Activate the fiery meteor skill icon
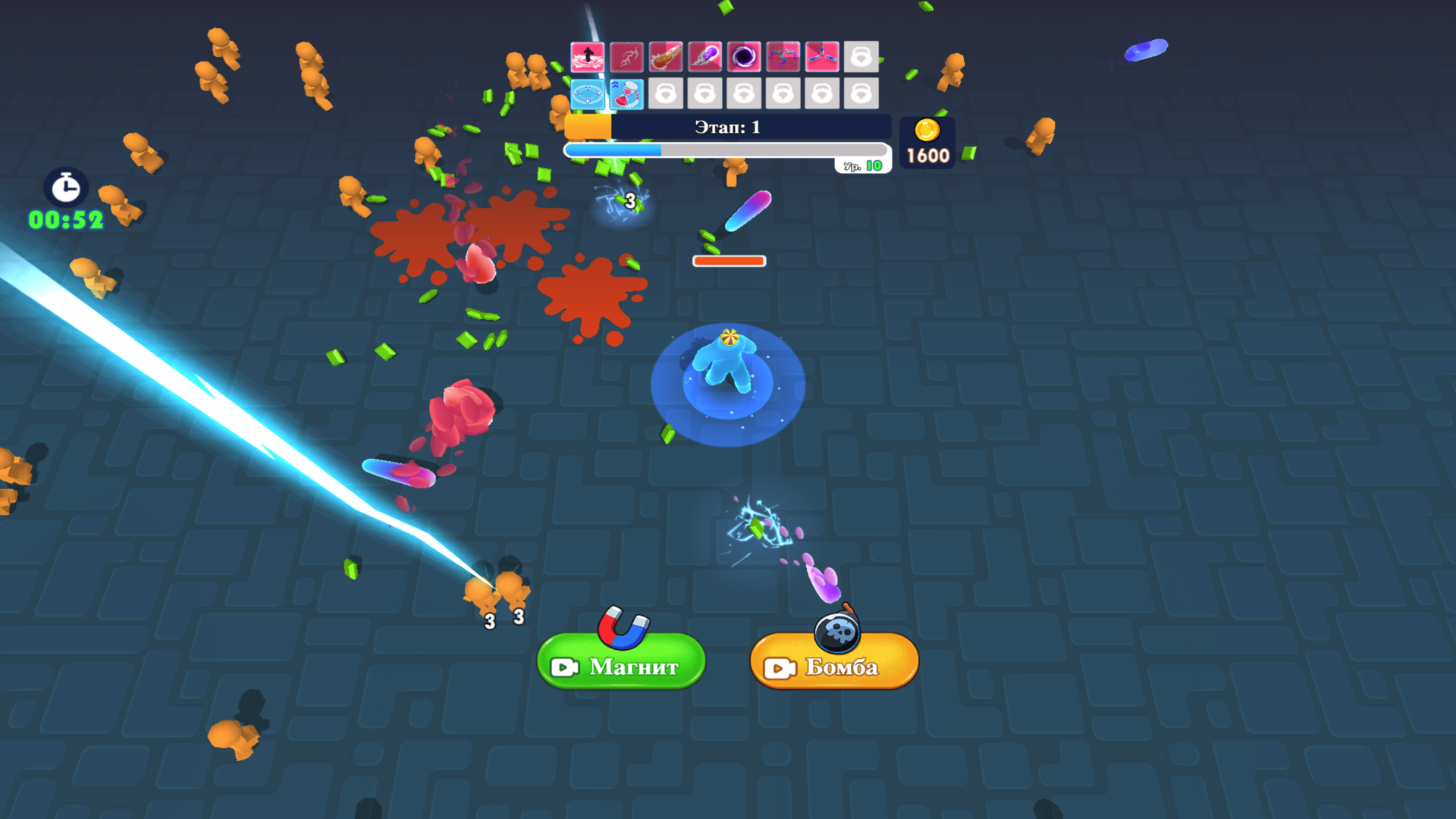This screenshot has height=819, width=1456. (x=665, y=57)
